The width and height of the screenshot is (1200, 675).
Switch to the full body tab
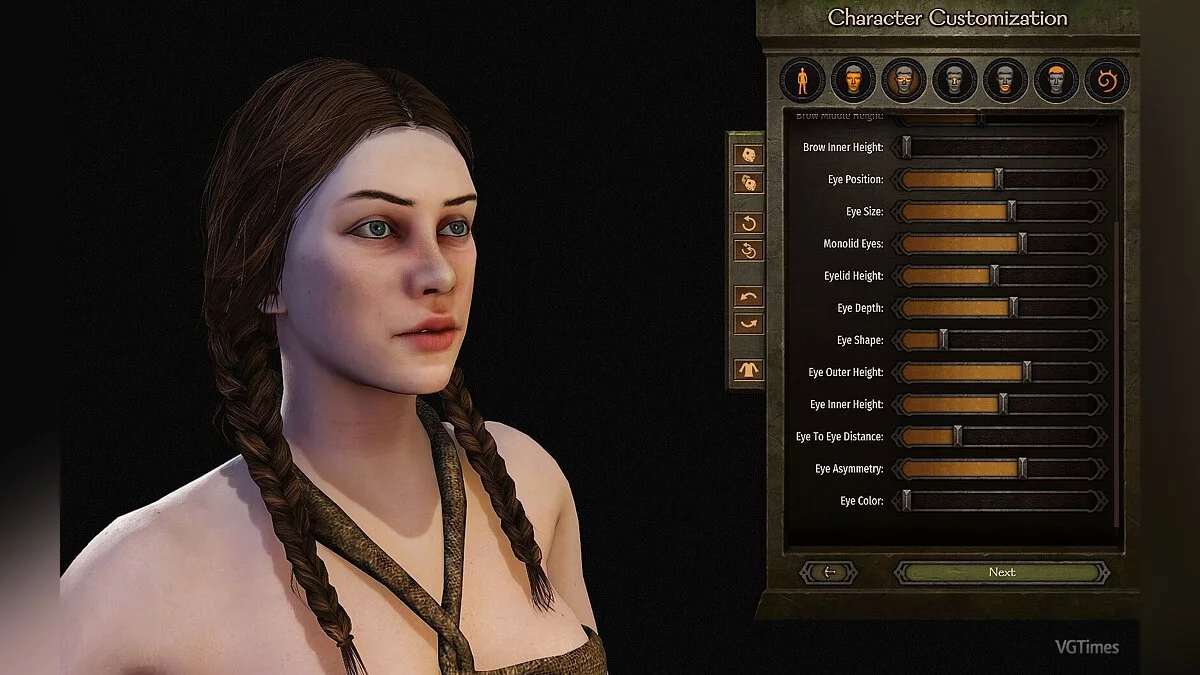802,80
